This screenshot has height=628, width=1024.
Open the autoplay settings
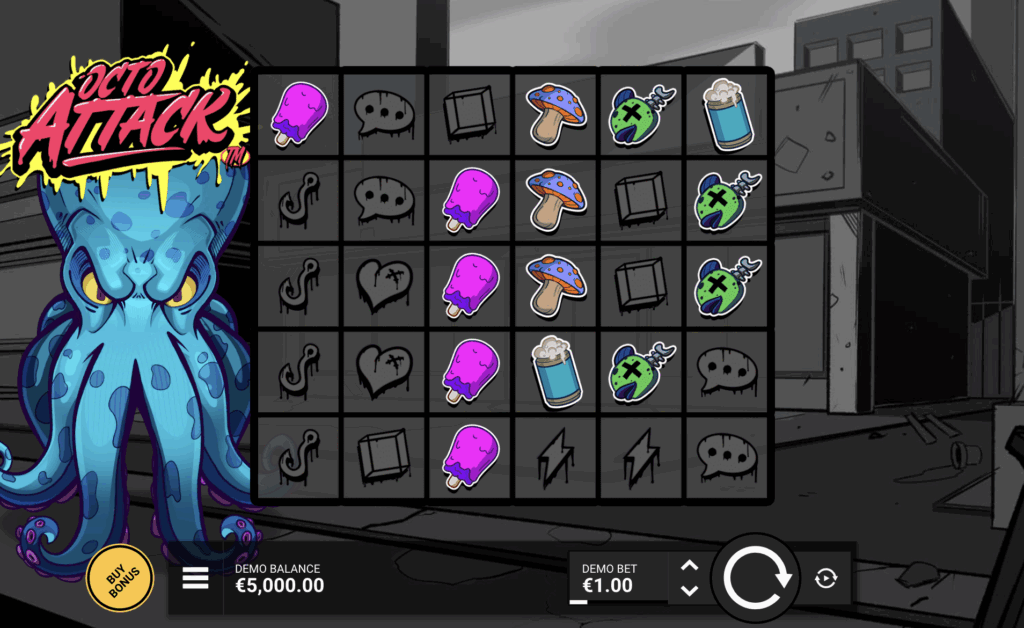pyautogui.click(x=826, y=578)
